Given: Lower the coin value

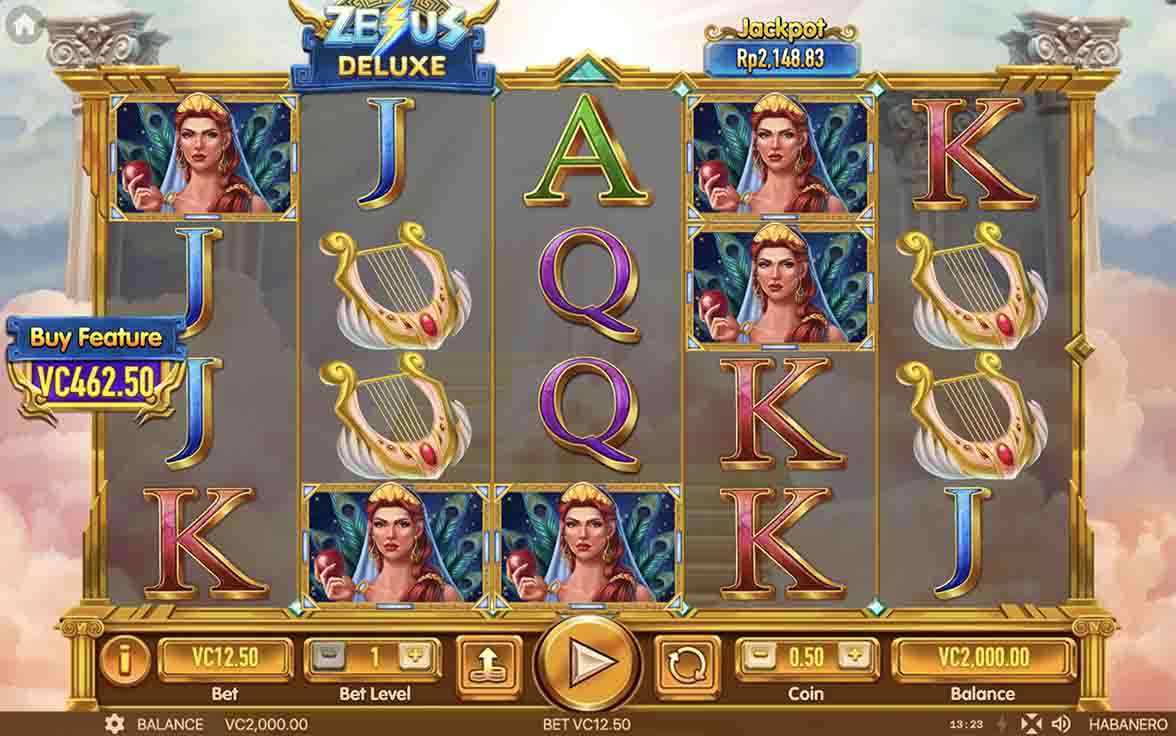Looking at the screenshot, I should pyautogui.click(x=762, y=657).
